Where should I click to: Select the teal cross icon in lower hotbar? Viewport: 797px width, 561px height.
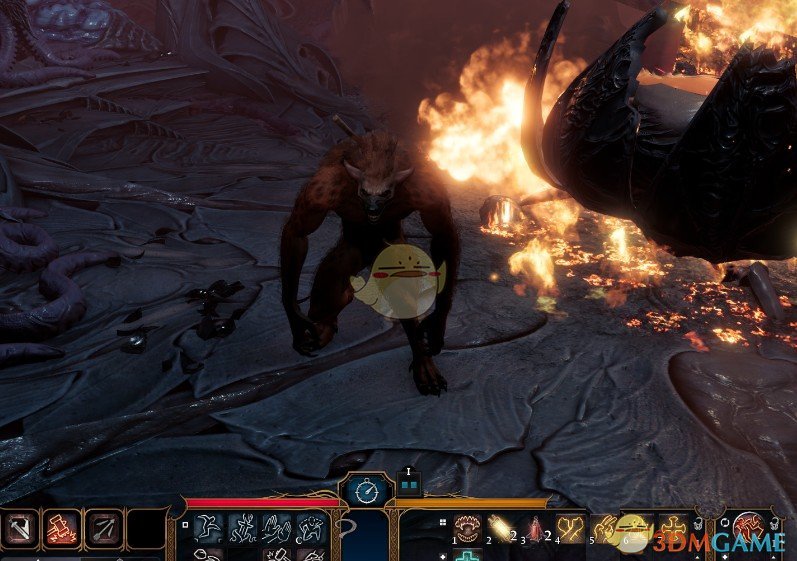[x=468, y=555]
